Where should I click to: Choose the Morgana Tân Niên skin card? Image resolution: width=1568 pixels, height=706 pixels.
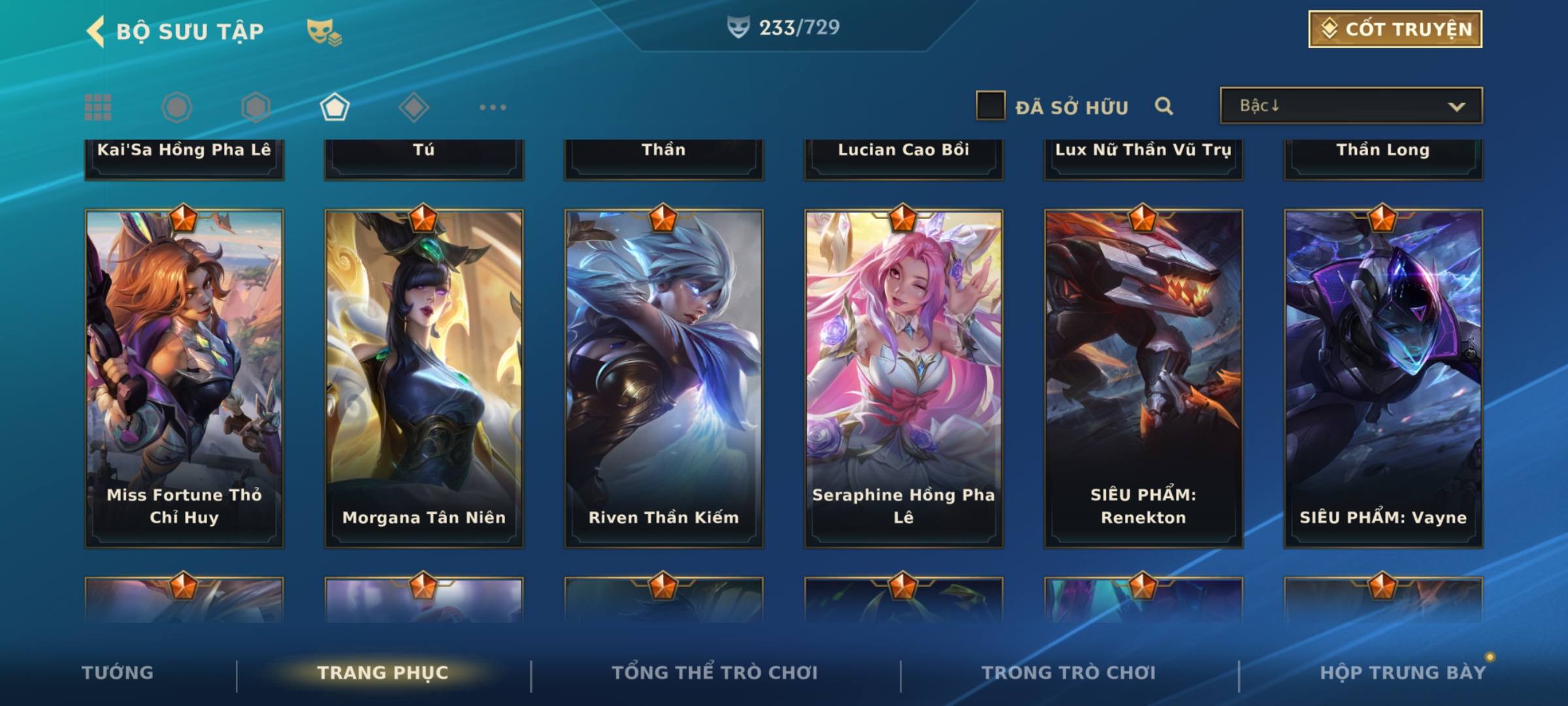[x=424, y=378]
